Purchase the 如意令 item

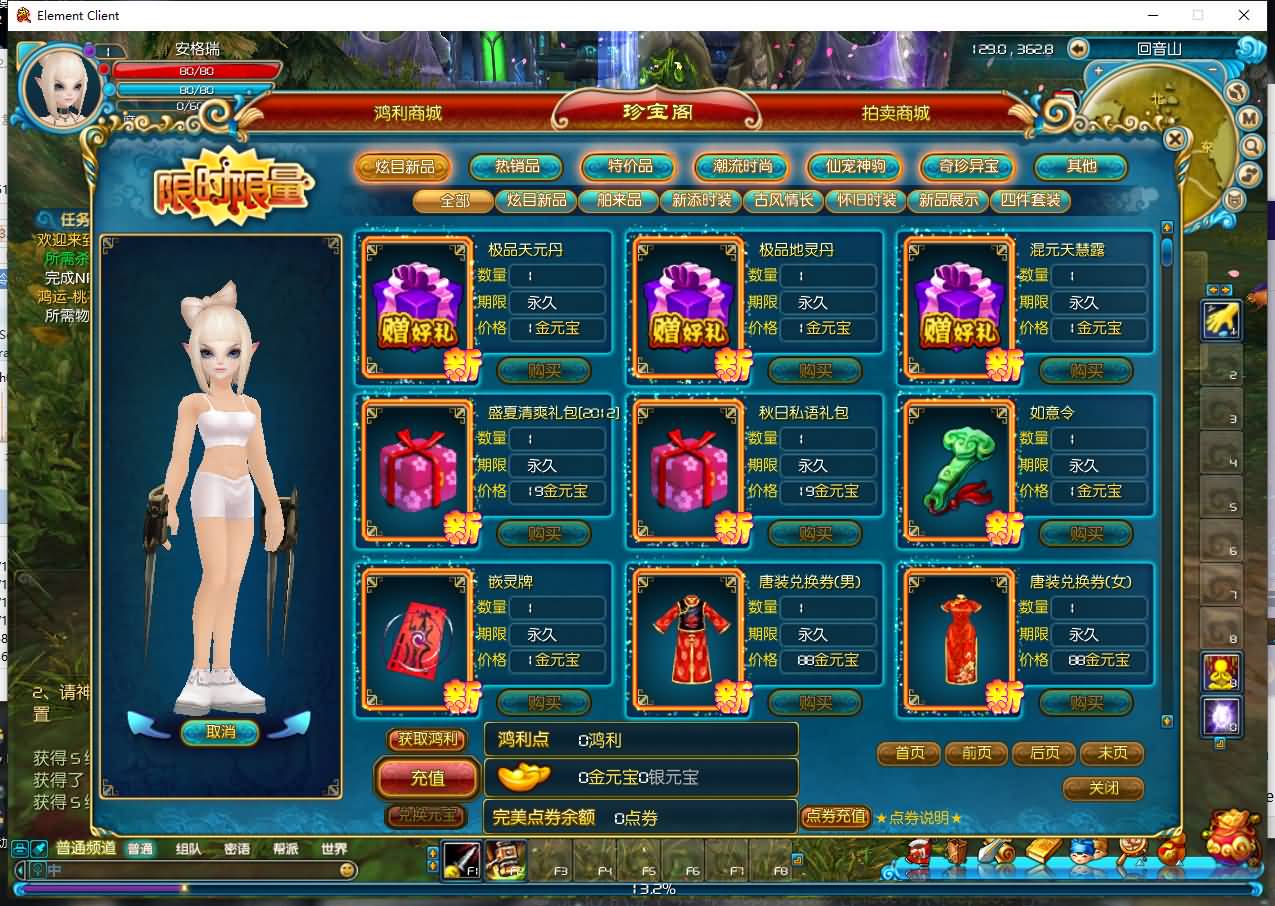pyautogui.click(x=1086, y=534)
